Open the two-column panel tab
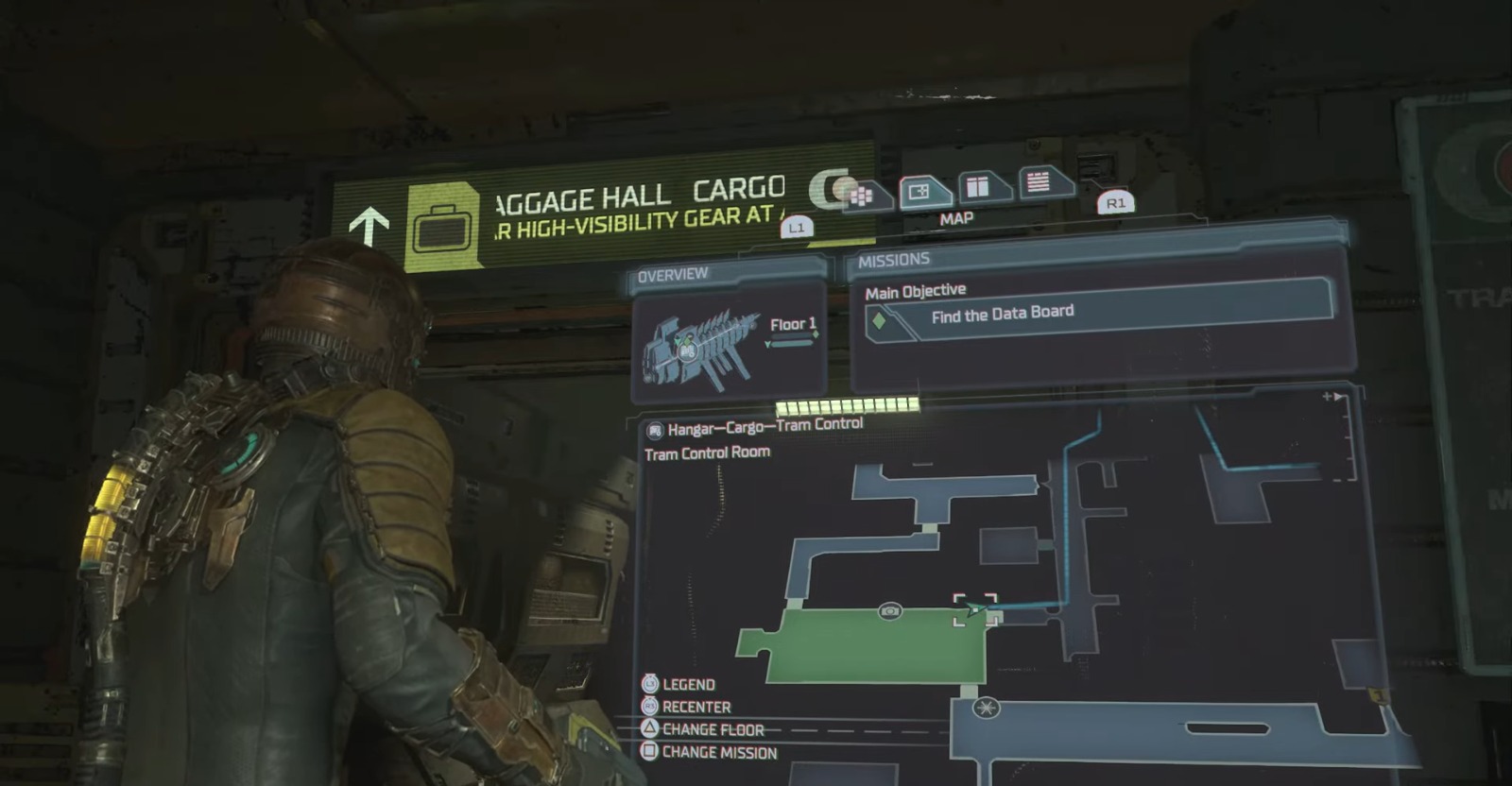Image resolution: width=1512 pixels, height=786 pixels. (x=980, y=186)
